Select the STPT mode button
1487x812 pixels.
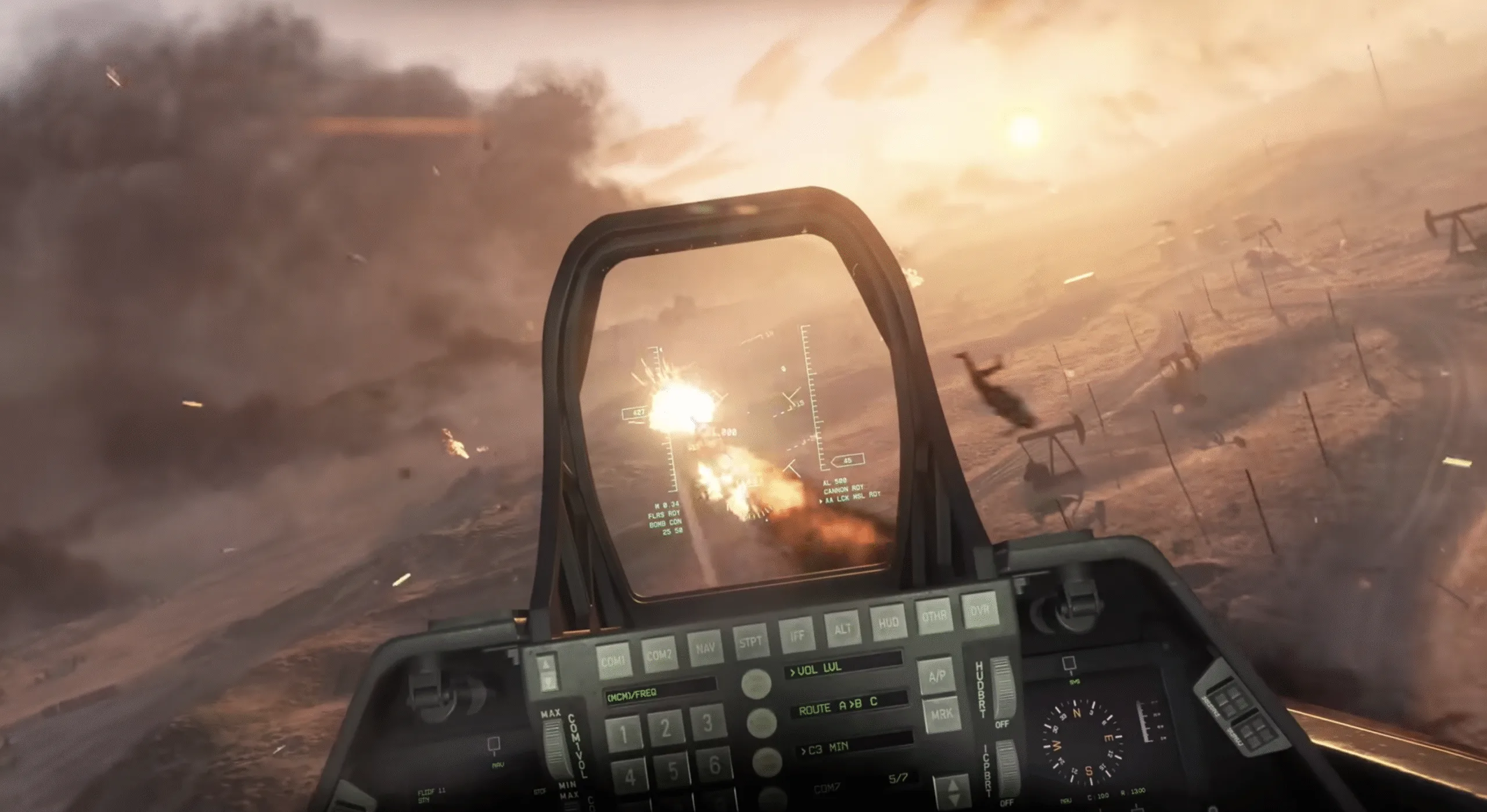750,641
